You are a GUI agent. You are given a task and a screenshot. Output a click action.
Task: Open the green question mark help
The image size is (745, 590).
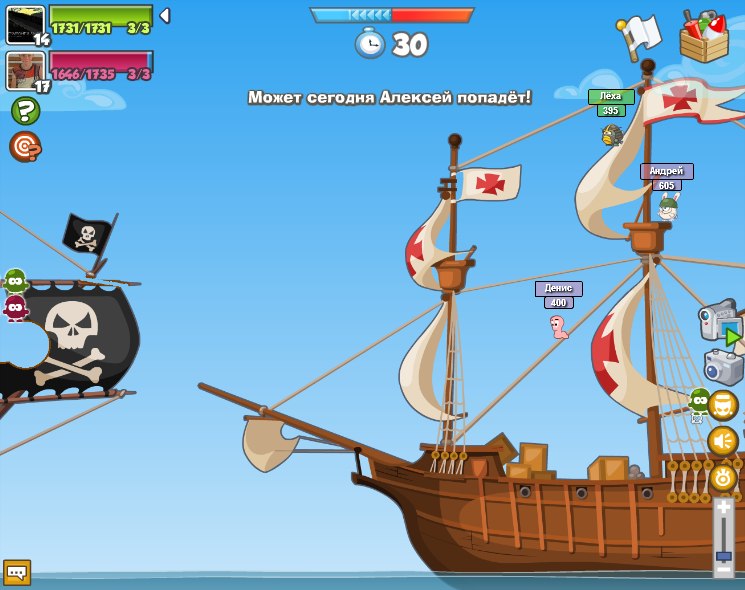click(25, 111)
